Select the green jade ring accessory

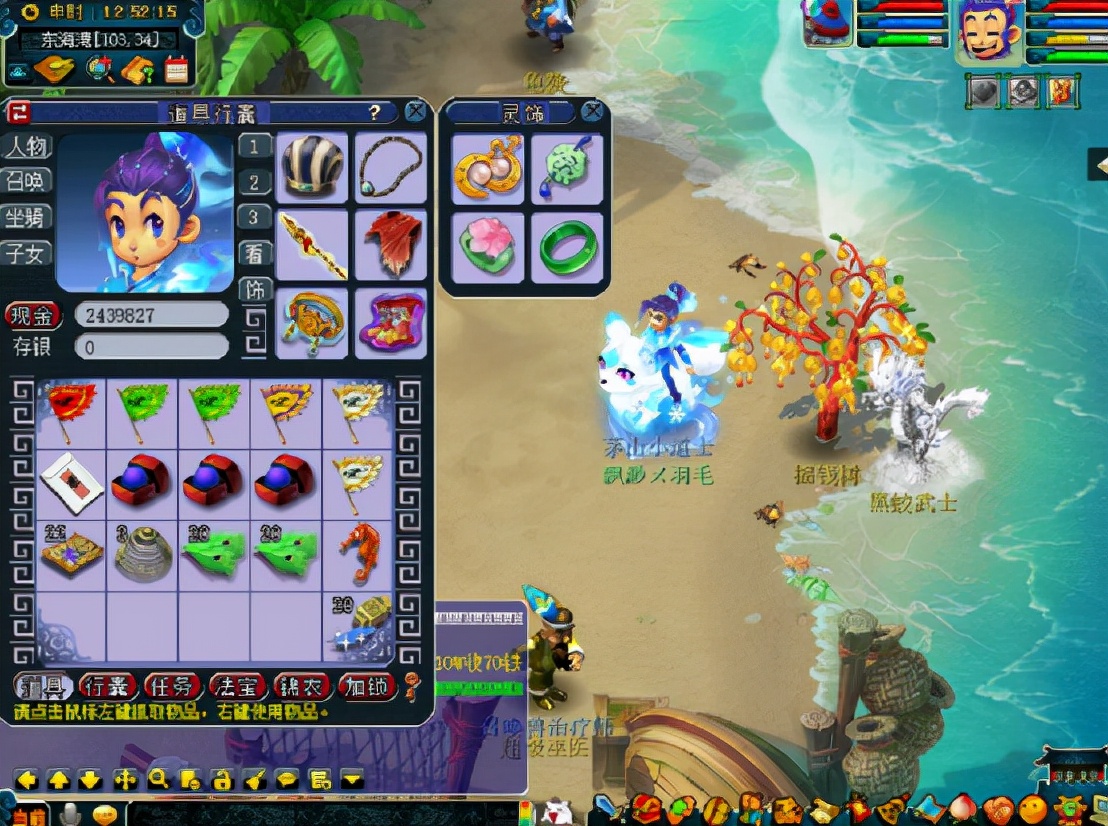pyautogui.click(x=567, y=245)
